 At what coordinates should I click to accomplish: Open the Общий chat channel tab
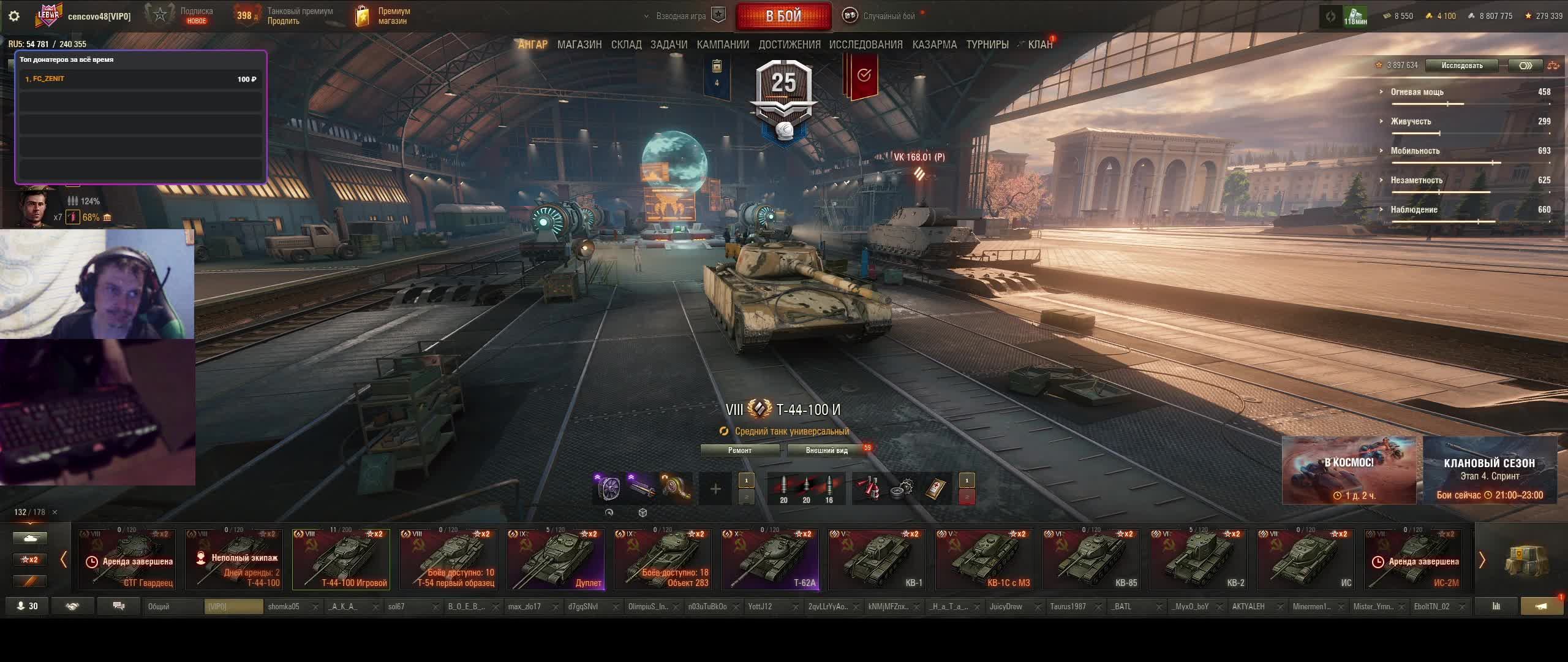[173, 607]
